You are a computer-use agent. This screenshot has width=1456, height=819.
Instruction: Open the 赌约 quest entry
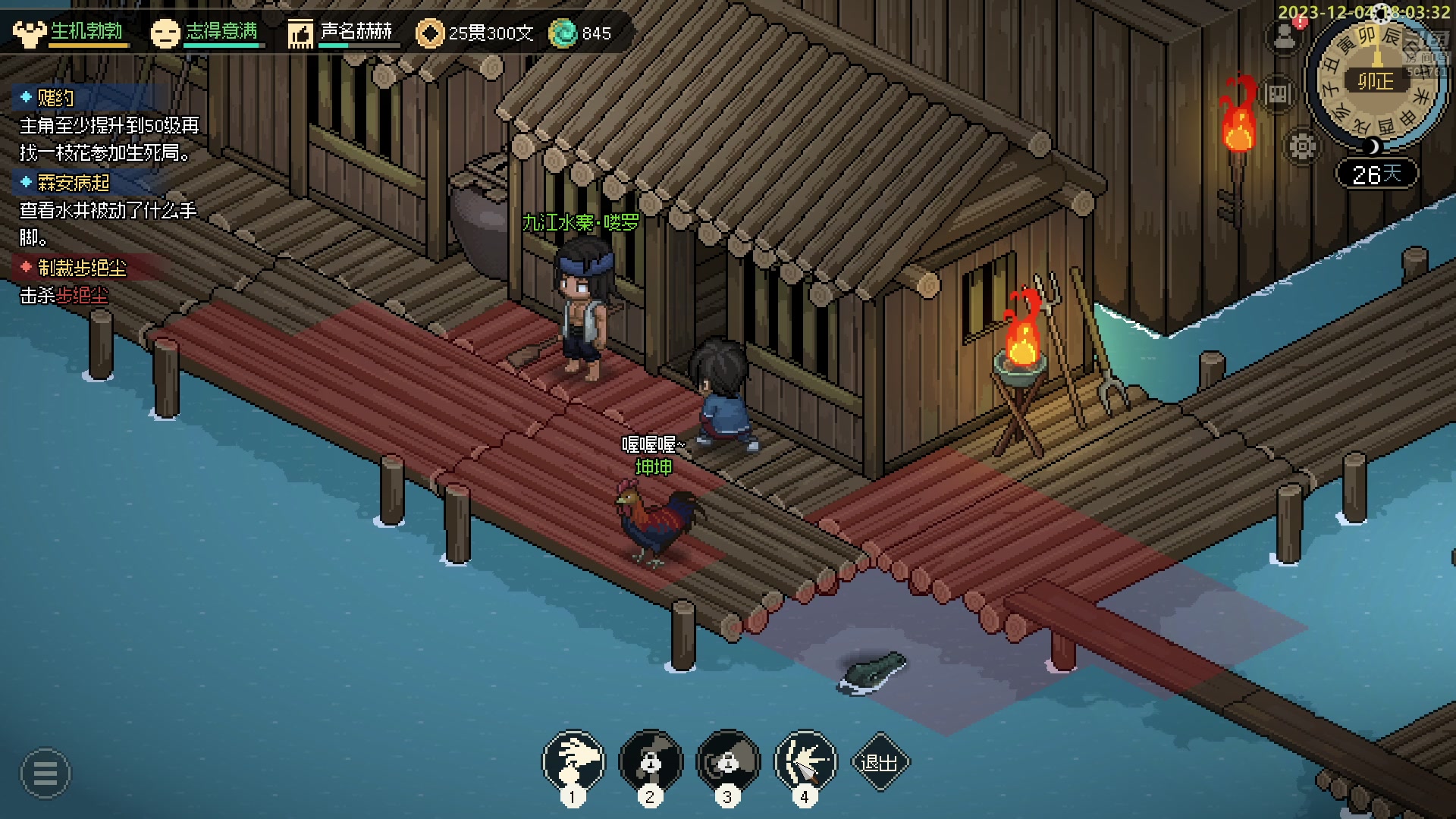click(56, 98)
